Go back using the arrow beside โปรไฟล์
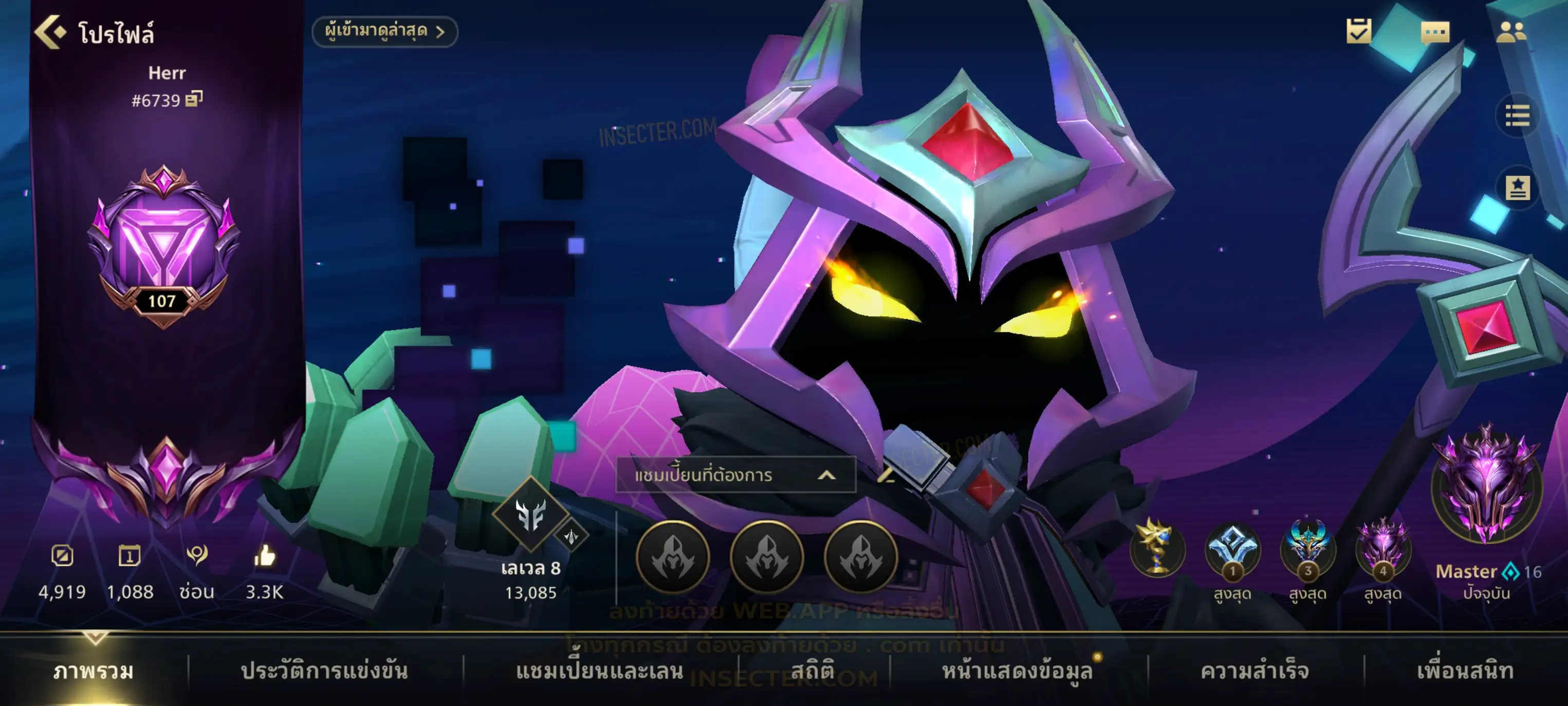The height and width of the screenshot is (706, 1568). (x=50, y=32)
